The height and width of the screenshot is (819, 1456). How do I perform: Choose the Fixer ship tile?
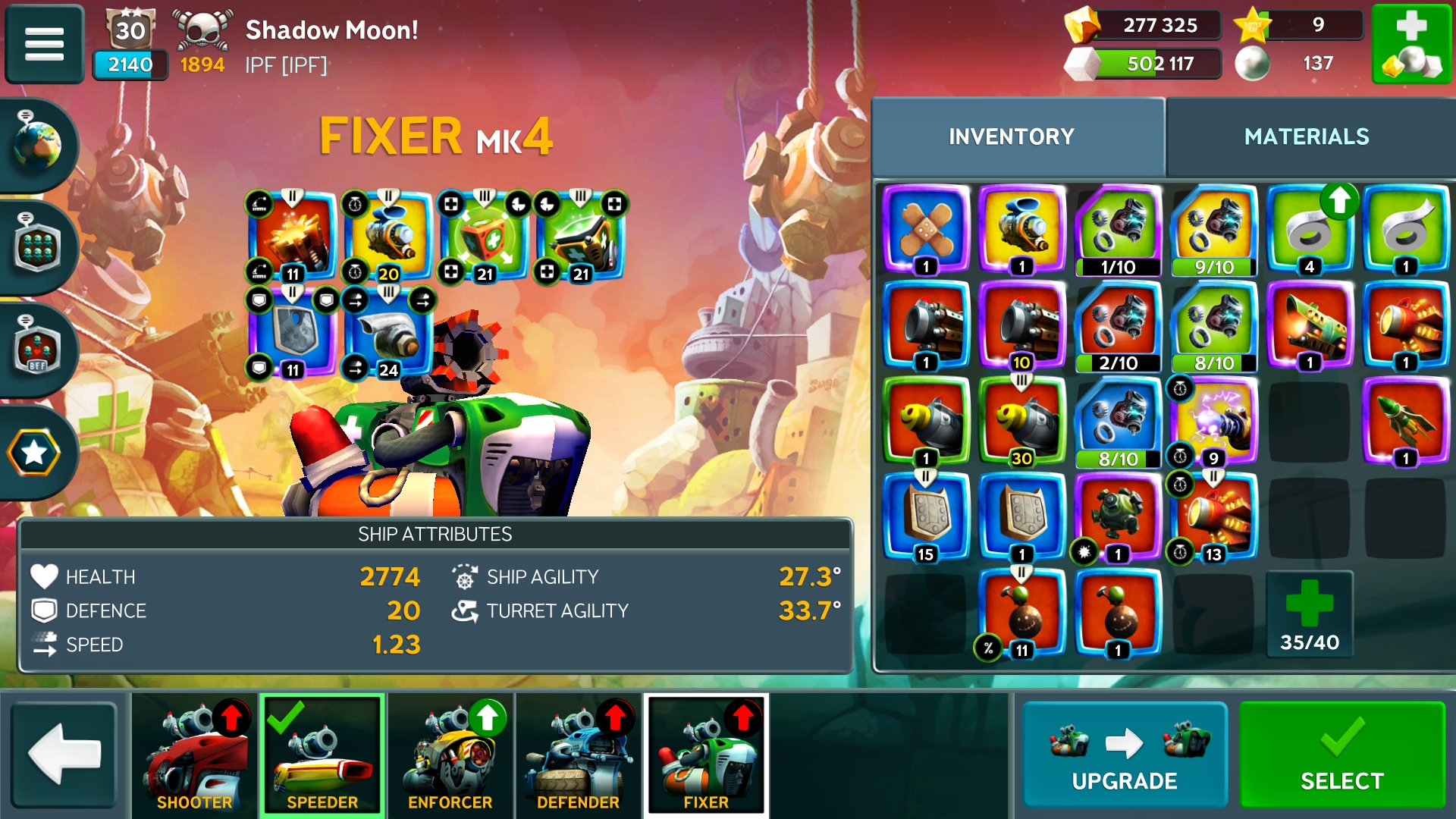click(706, 755)
